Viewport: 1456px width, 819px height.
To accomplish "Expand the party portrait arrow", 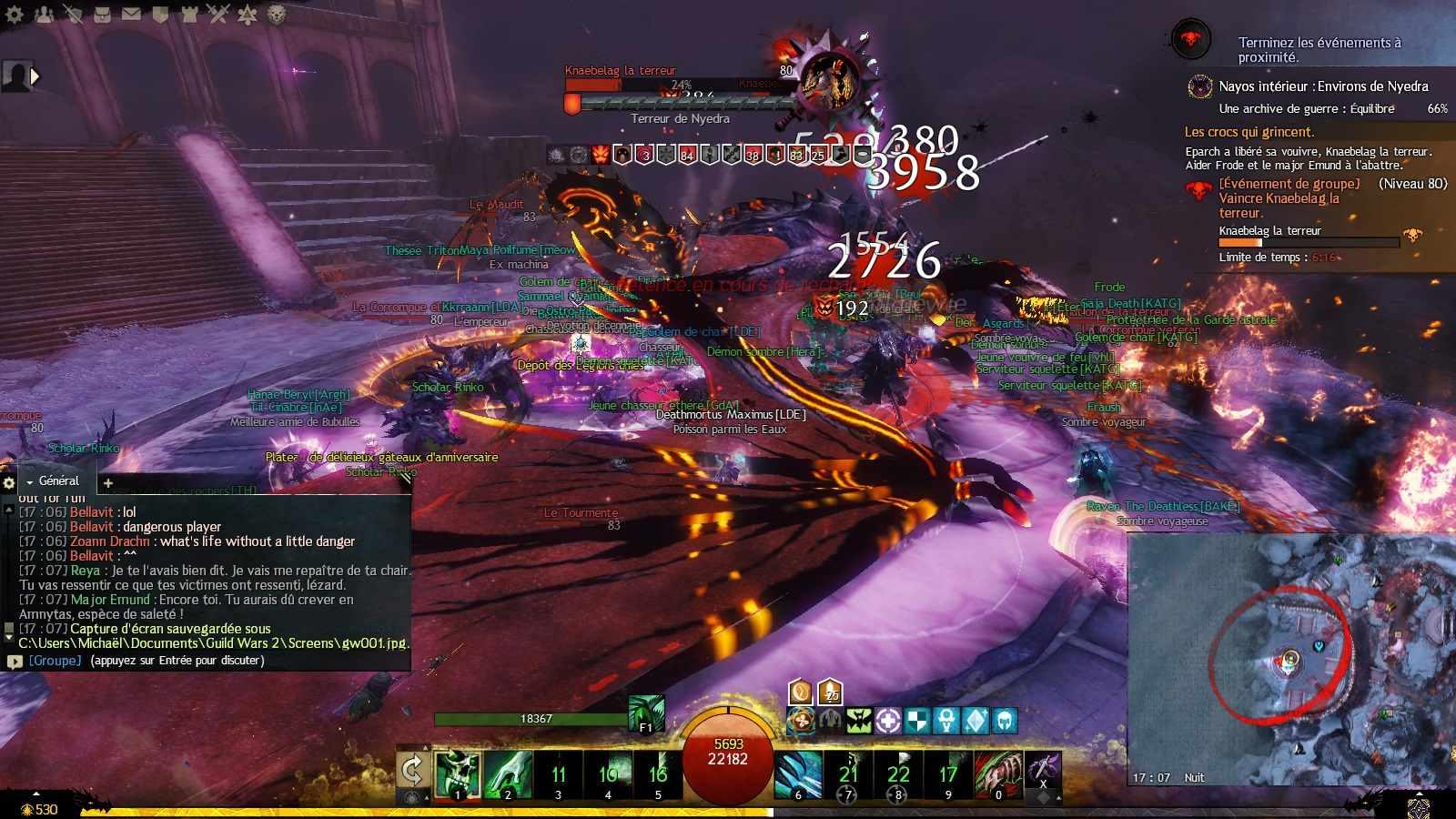I will coord(35,76).
